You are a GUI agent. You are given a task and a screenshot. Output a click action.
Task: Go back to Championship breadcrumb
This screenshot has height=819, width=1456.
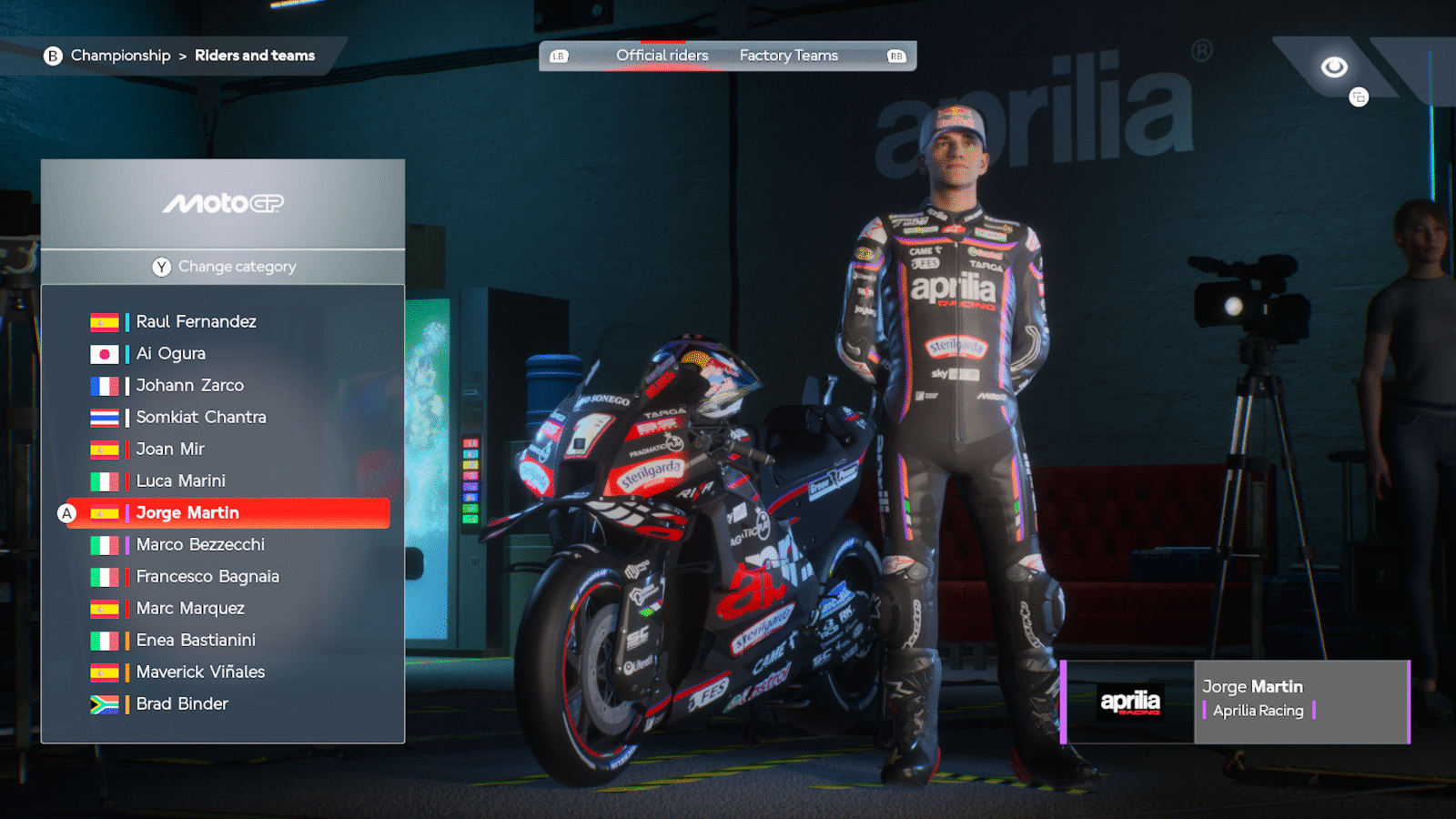click(119, 56)
